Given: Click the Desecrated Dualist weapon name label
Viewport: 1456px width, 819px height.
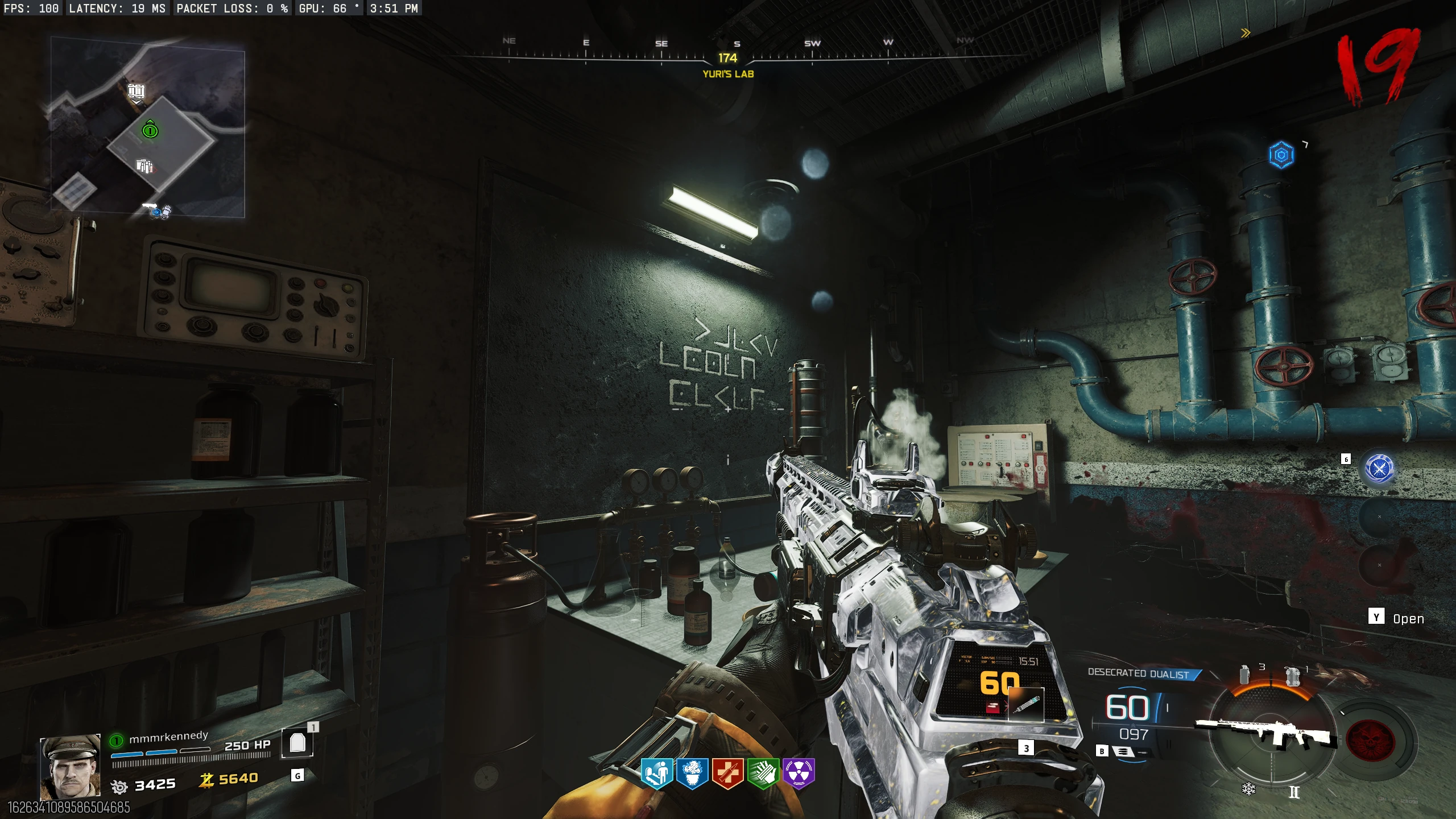Looking at the screenshot, I should click(1139, 674).
